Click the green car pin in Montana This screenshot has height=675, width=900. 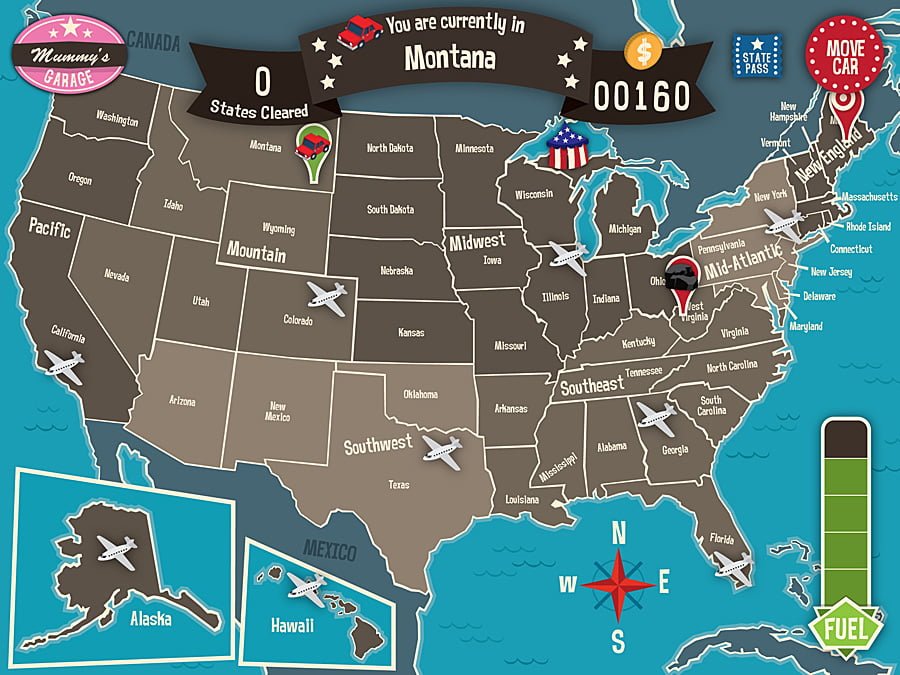[x=314, y=150]
